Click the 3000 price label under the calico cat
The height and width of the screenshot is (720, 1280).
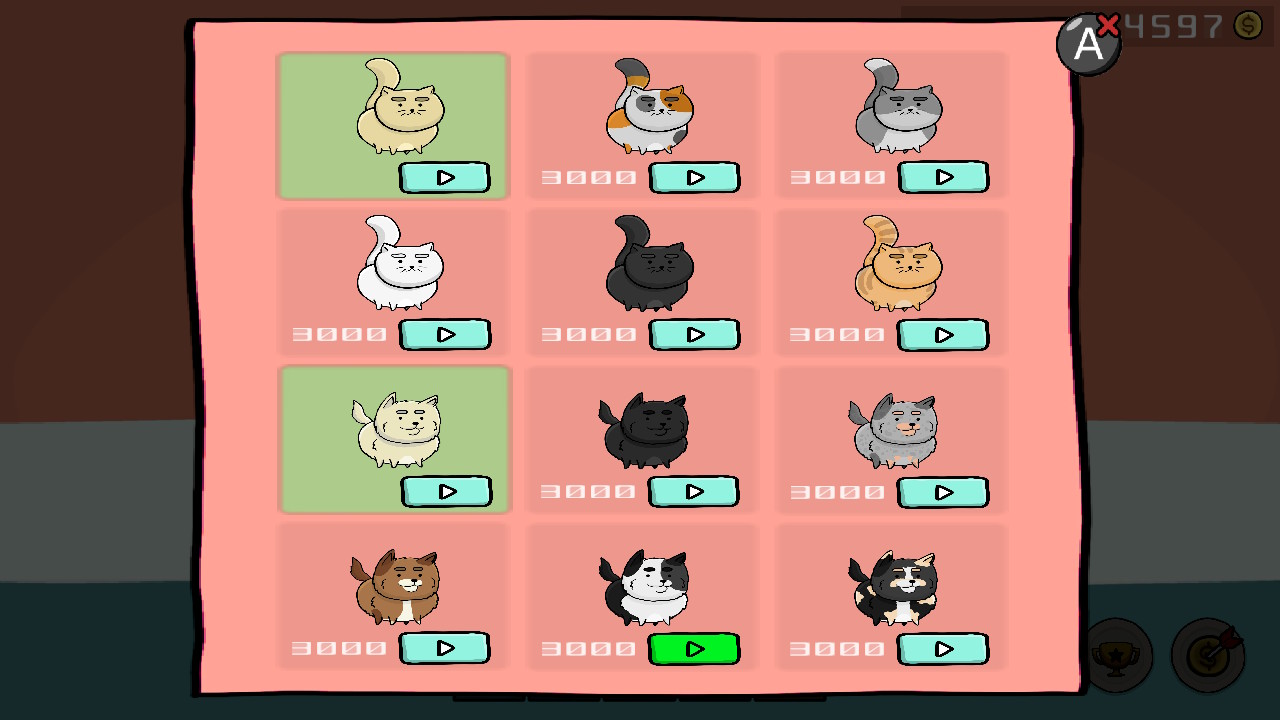588,176
